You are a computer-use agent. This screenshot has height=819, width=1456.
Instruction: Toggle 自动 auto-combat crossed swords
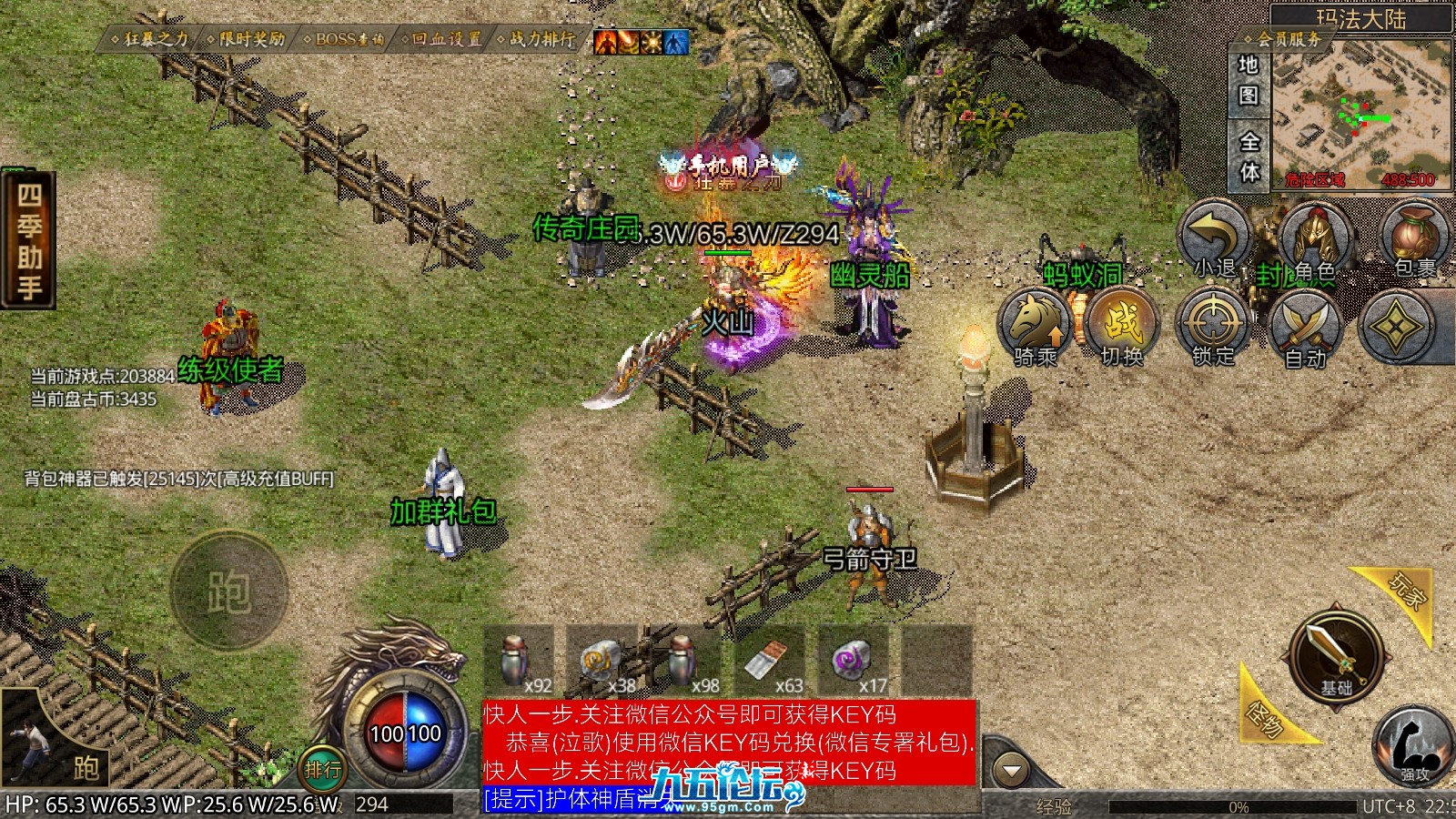(1304, 329)
